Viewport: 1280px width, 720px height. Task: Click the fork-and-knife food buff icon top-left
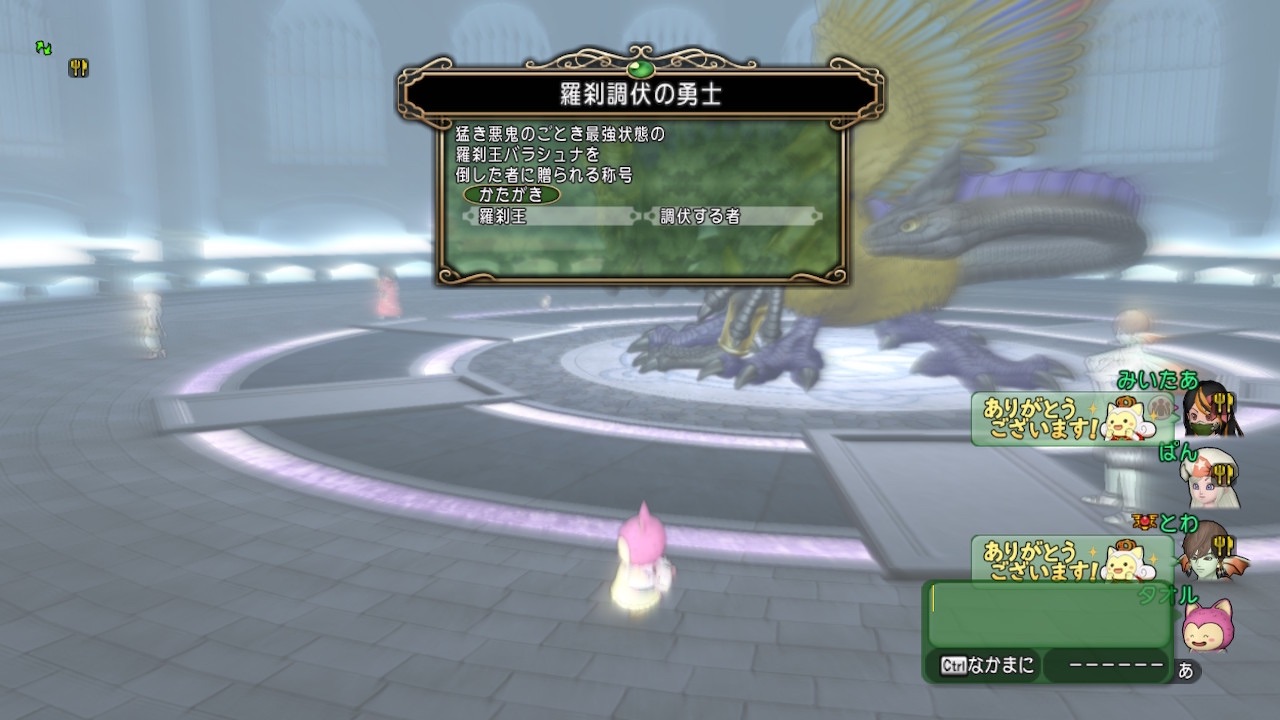tap(78, 68)
